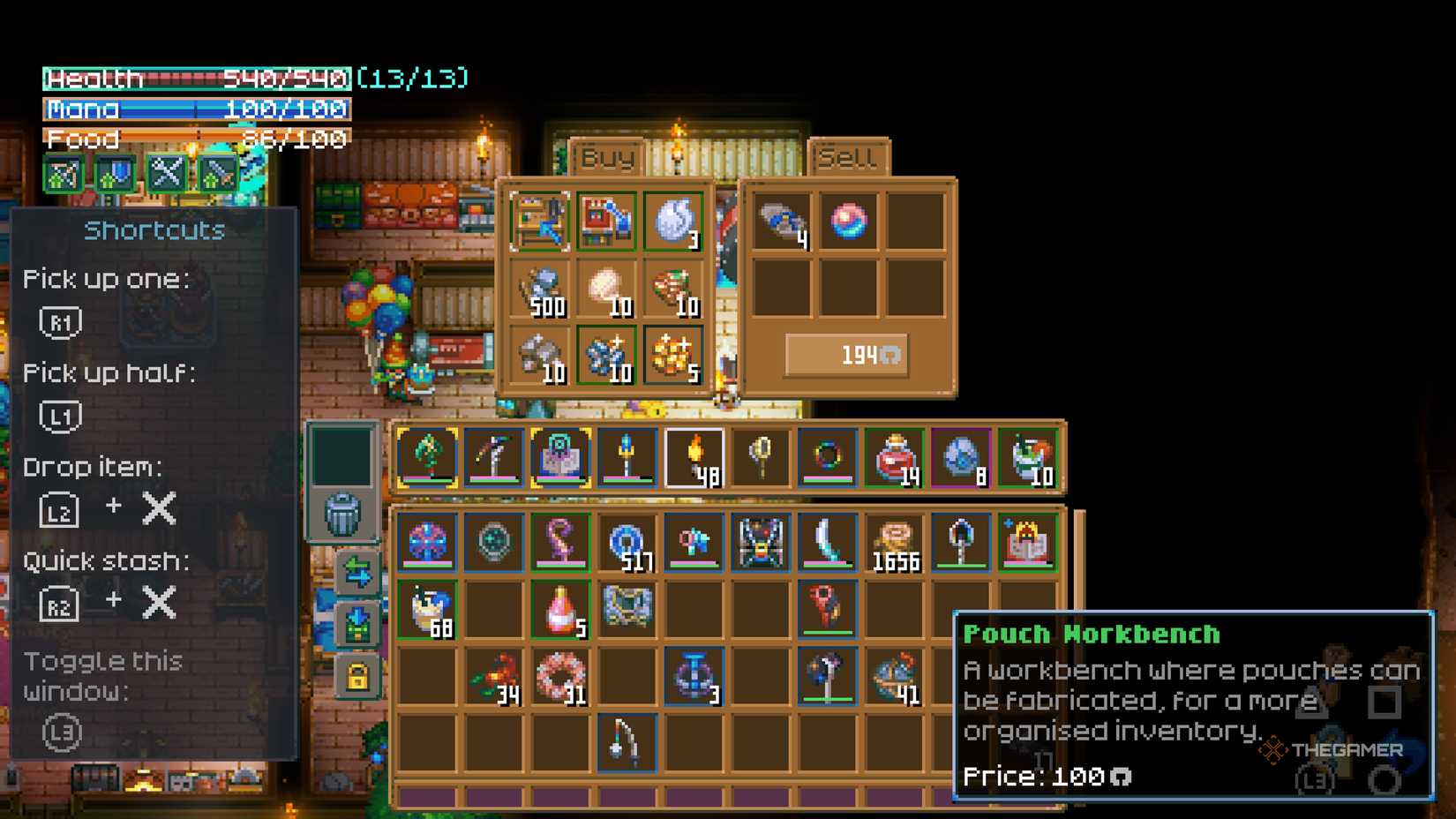Switch to the Buy tab
This screenshot has height=819, width=1456.
606,157
